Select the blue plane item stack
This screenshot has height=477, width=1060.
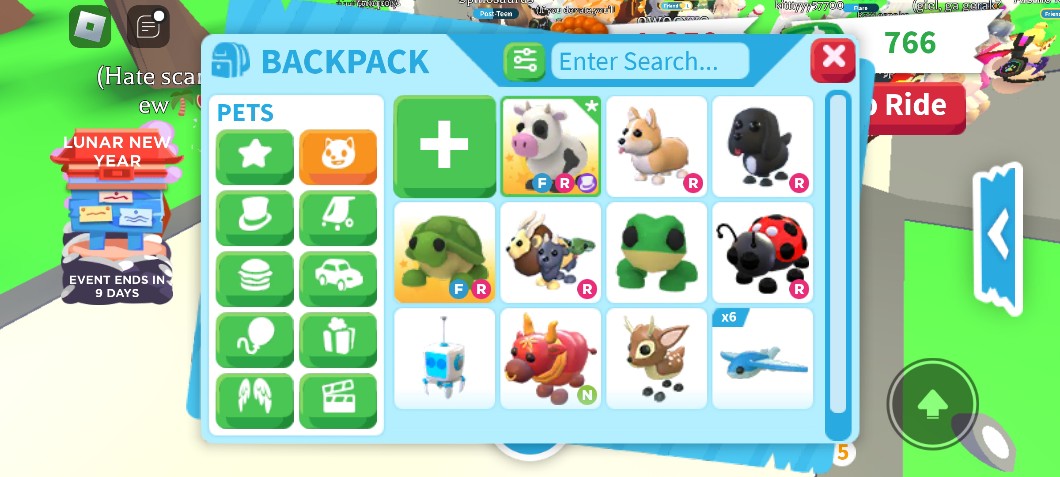762,358
